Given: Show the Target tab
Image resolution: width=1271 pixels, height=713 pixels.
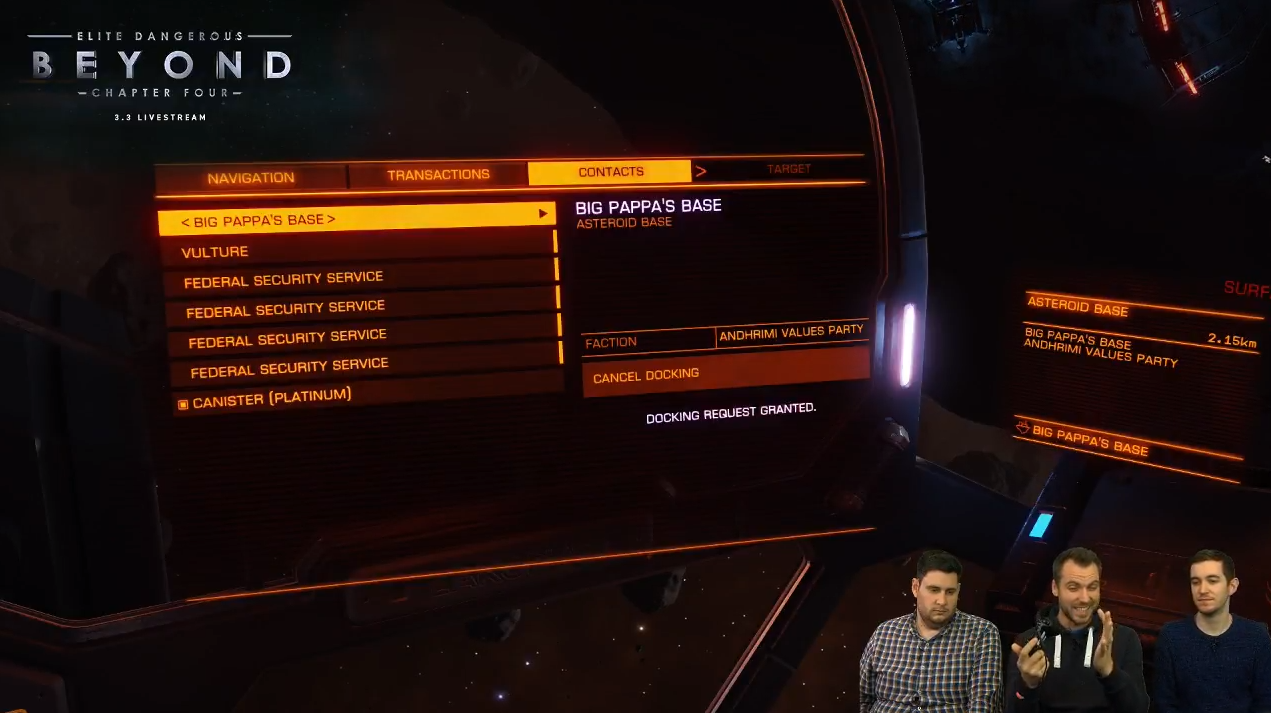Looking at the screenshot, I should pyautogui.click(x=788, y=169).
